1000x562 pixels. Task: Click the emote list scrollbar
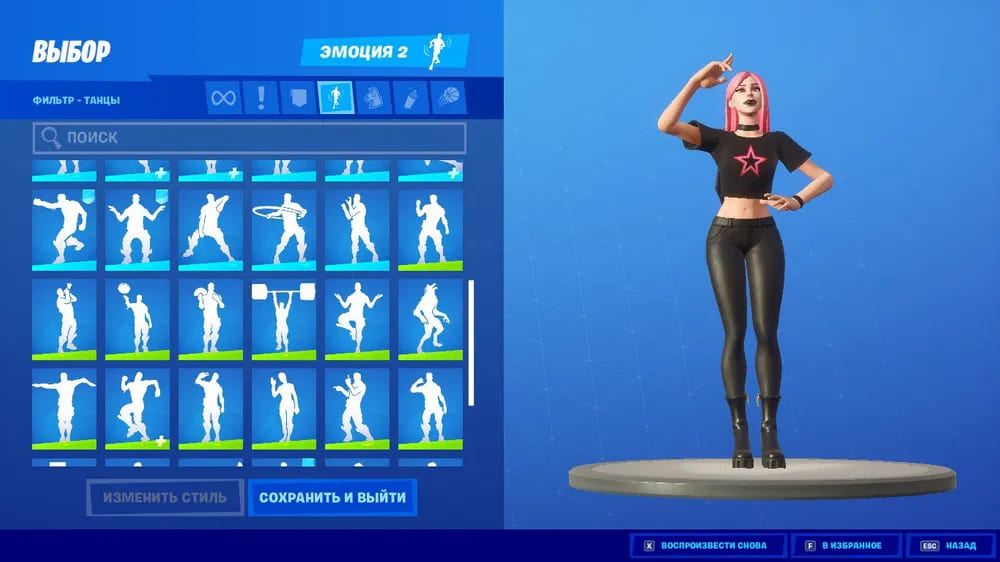pos(472,342)
